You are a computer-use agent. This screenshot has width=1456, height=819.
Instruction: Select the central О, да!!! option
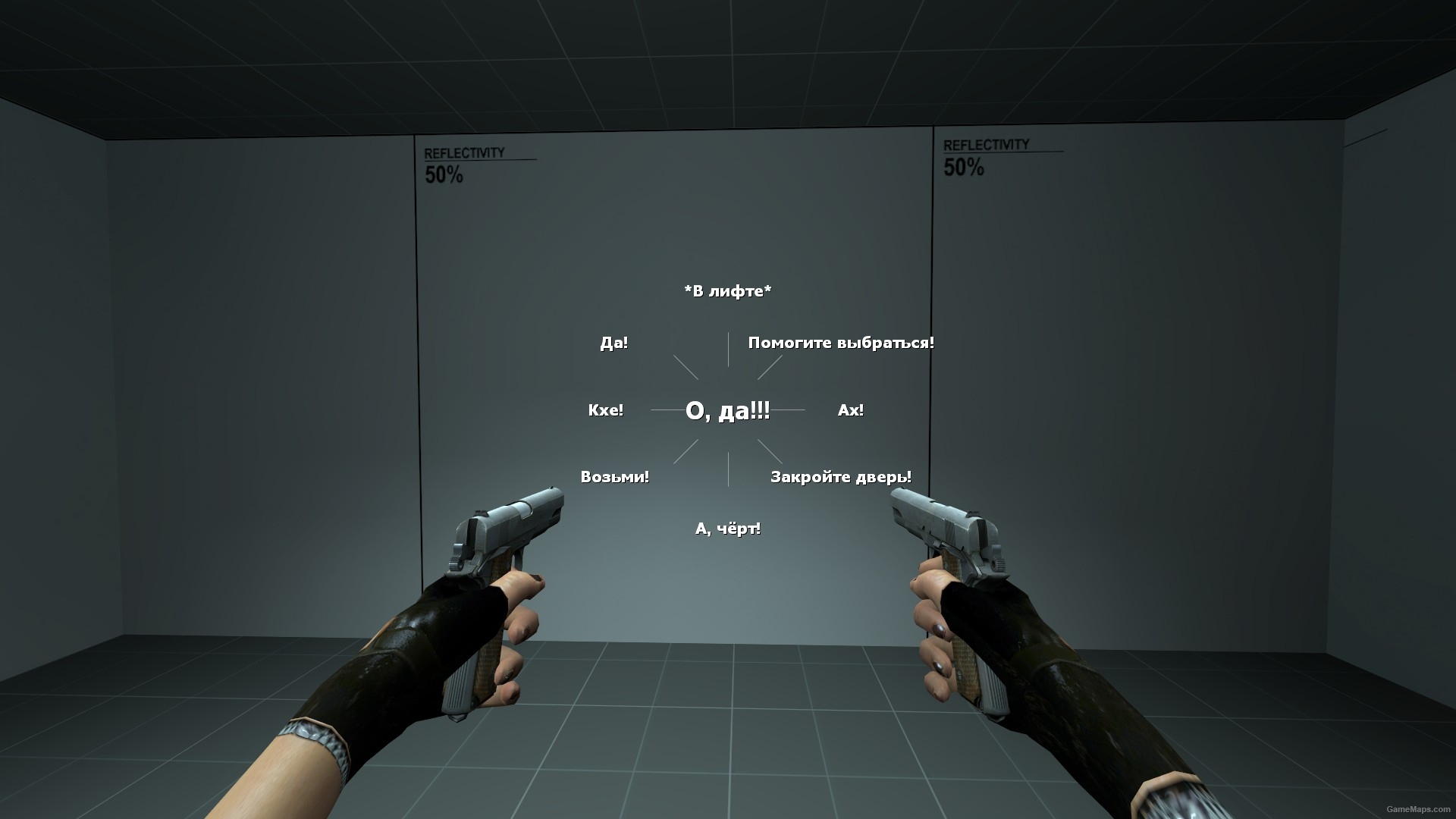click(x=728, y=411)
